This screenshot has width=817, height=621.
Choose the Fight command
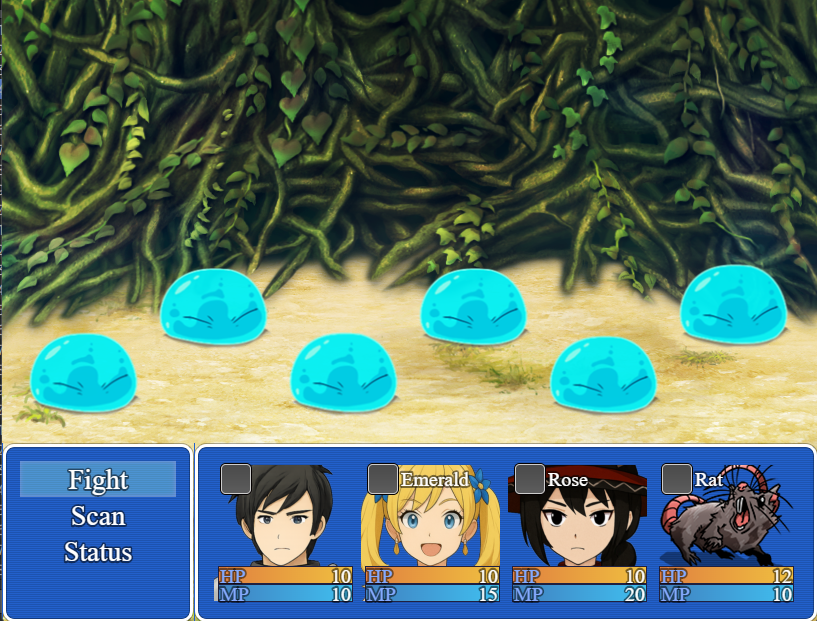98,480
